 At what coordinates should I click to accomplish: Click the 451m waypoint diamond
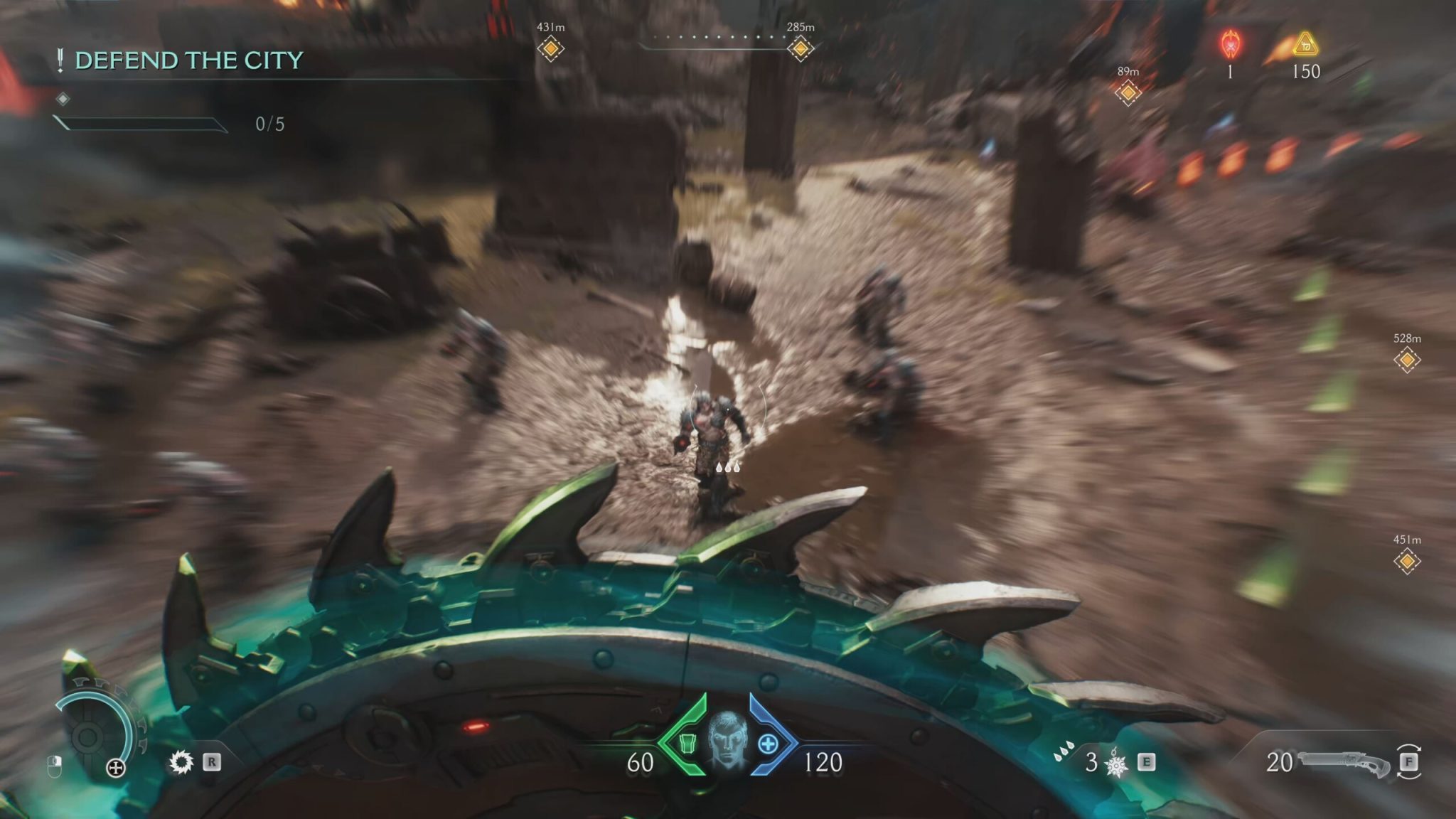pyautogui.click(x=1407, y=562)
